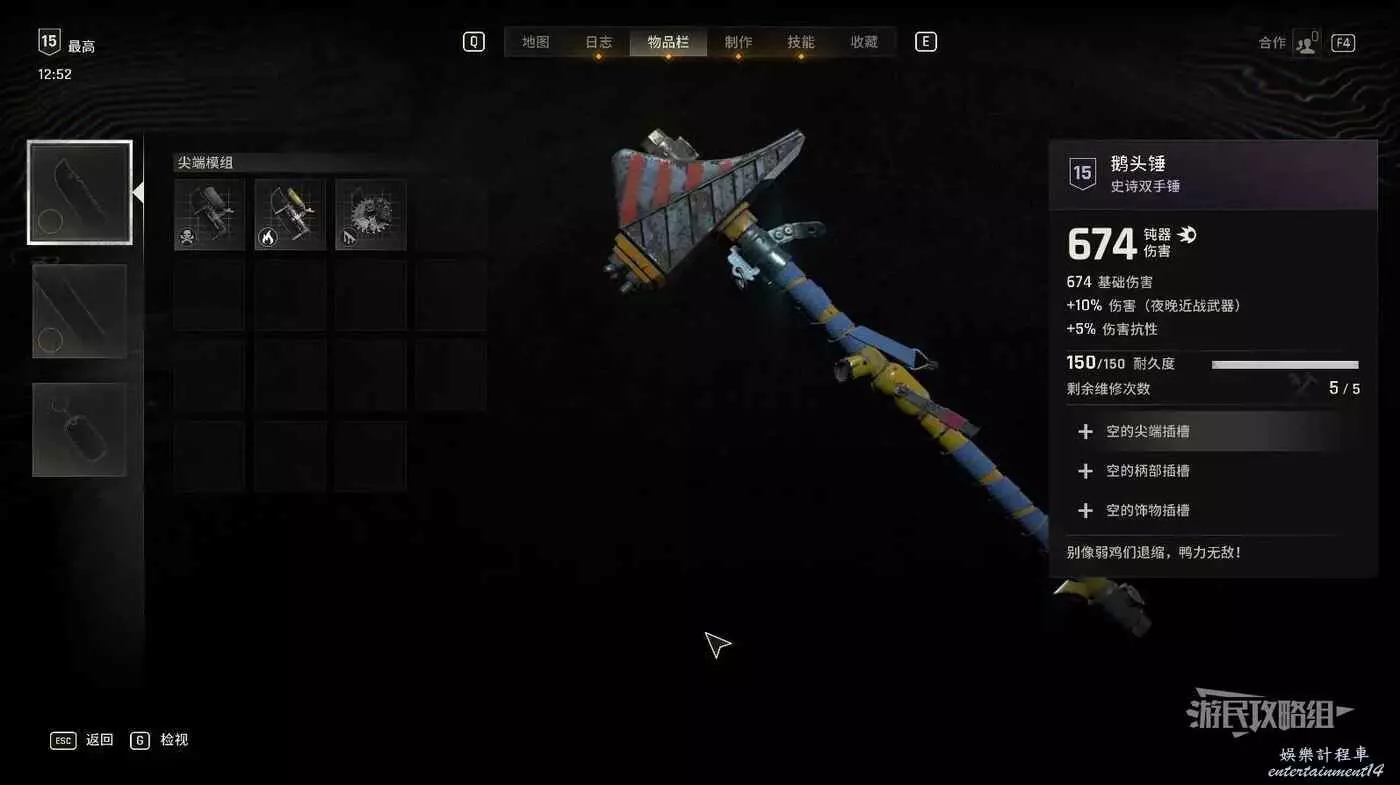Open the 空的饰物插槽 empty charm slot
This screenshot has width=1400, height=785.
[x=1147, y=510]
